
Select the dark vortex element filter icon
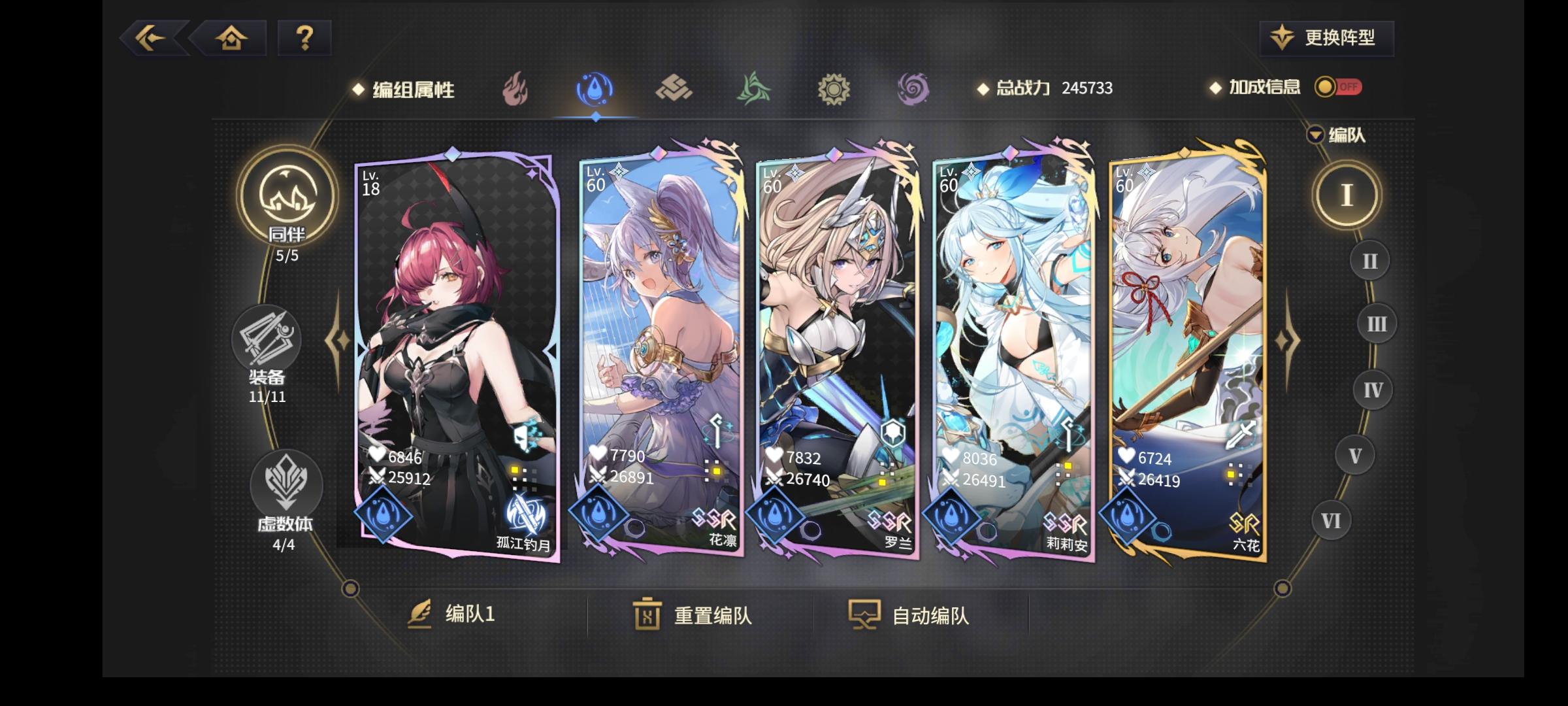pyautogui.click(x=913, y=88)
